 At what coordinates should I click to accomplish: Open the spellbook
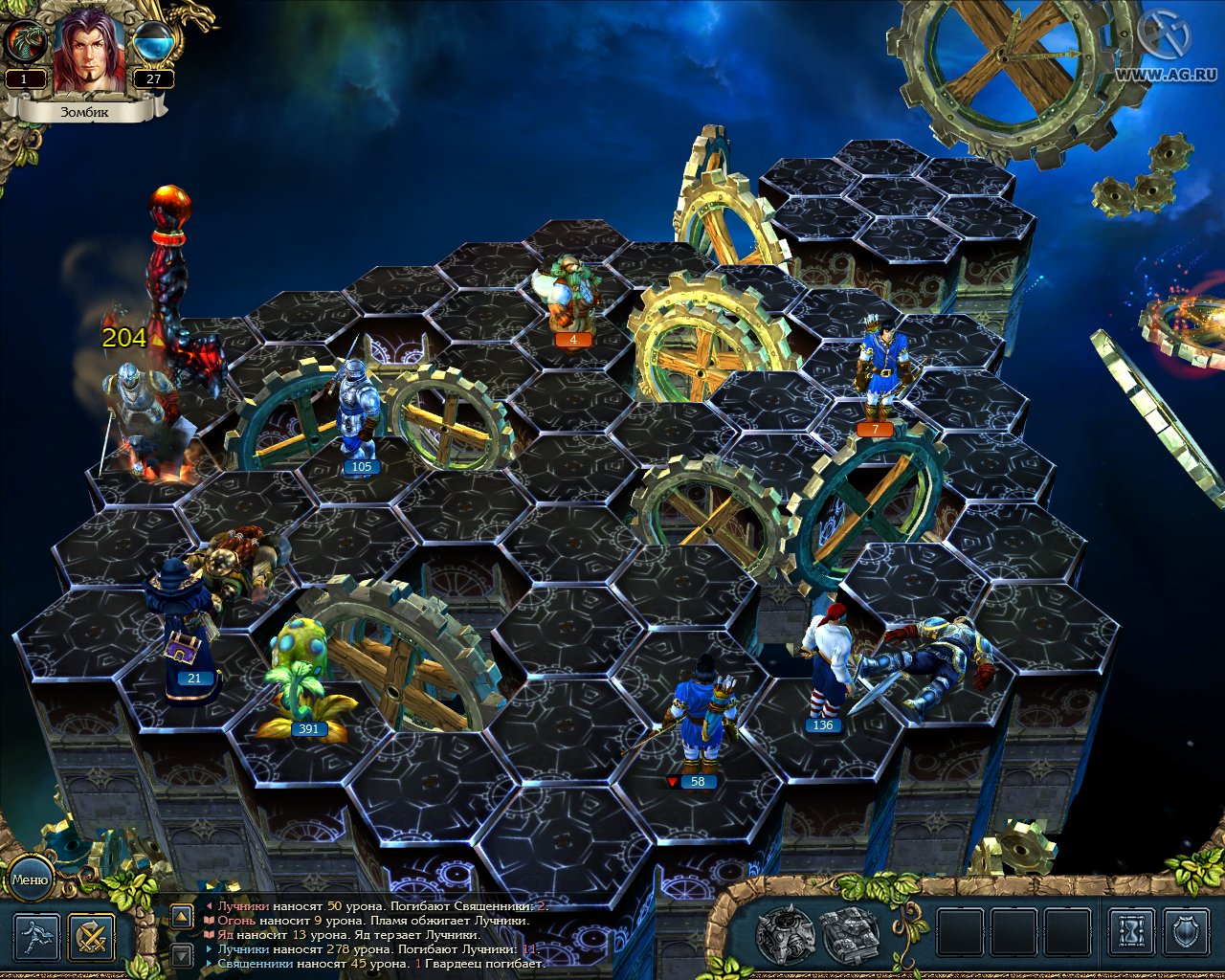point(850,934)
